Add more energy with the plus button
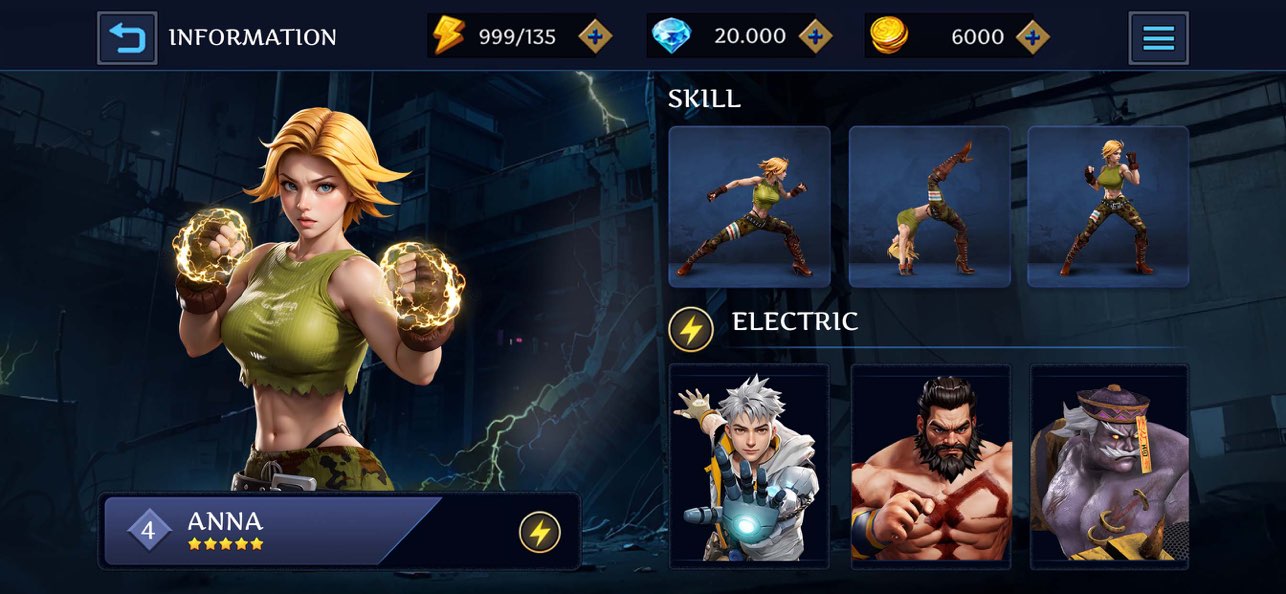Screen dimensions: 1286x594 (x=595, y=37)
